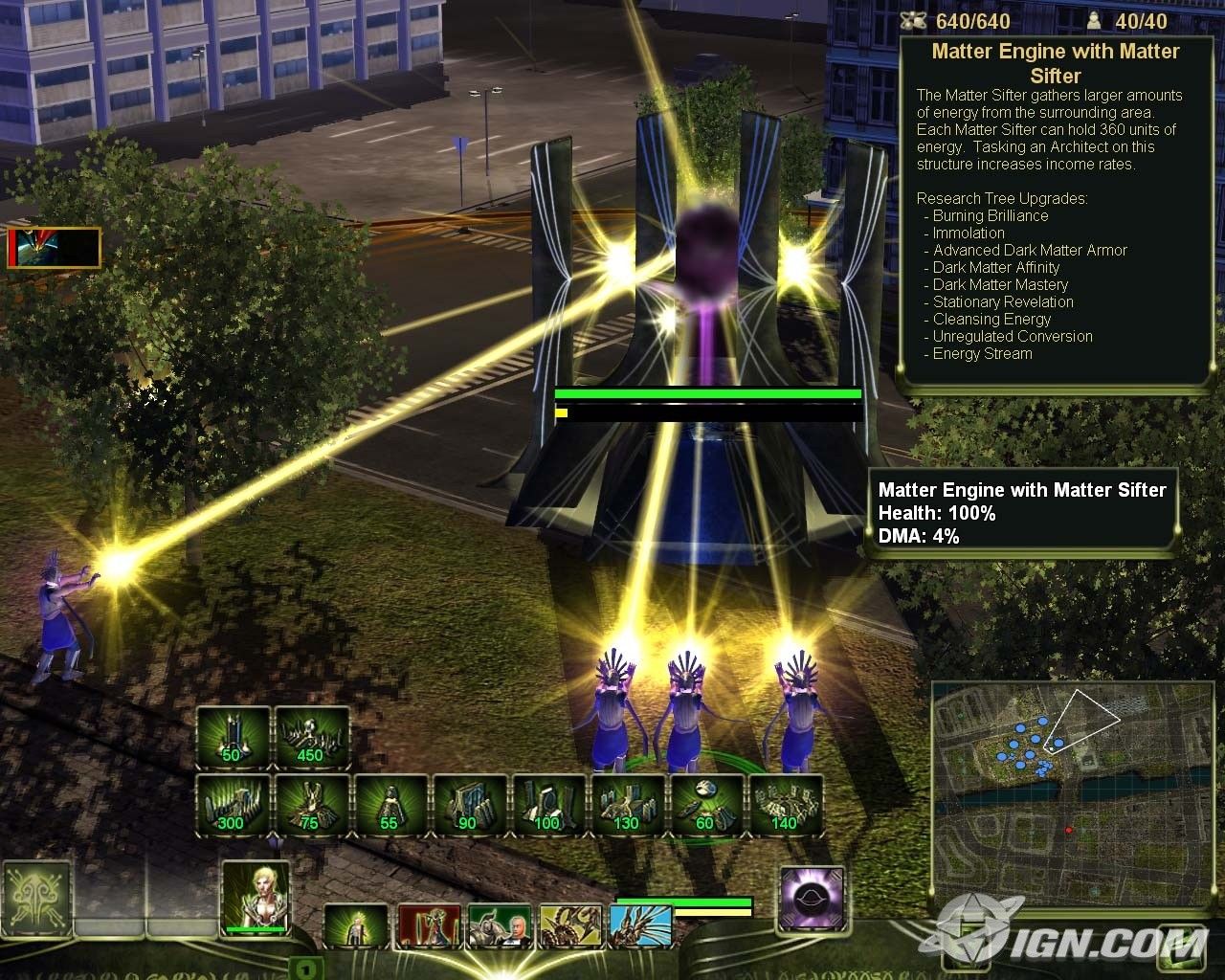1225x980 pixels.
Task: Select the build icon costing 100
Action: point(548,806)
